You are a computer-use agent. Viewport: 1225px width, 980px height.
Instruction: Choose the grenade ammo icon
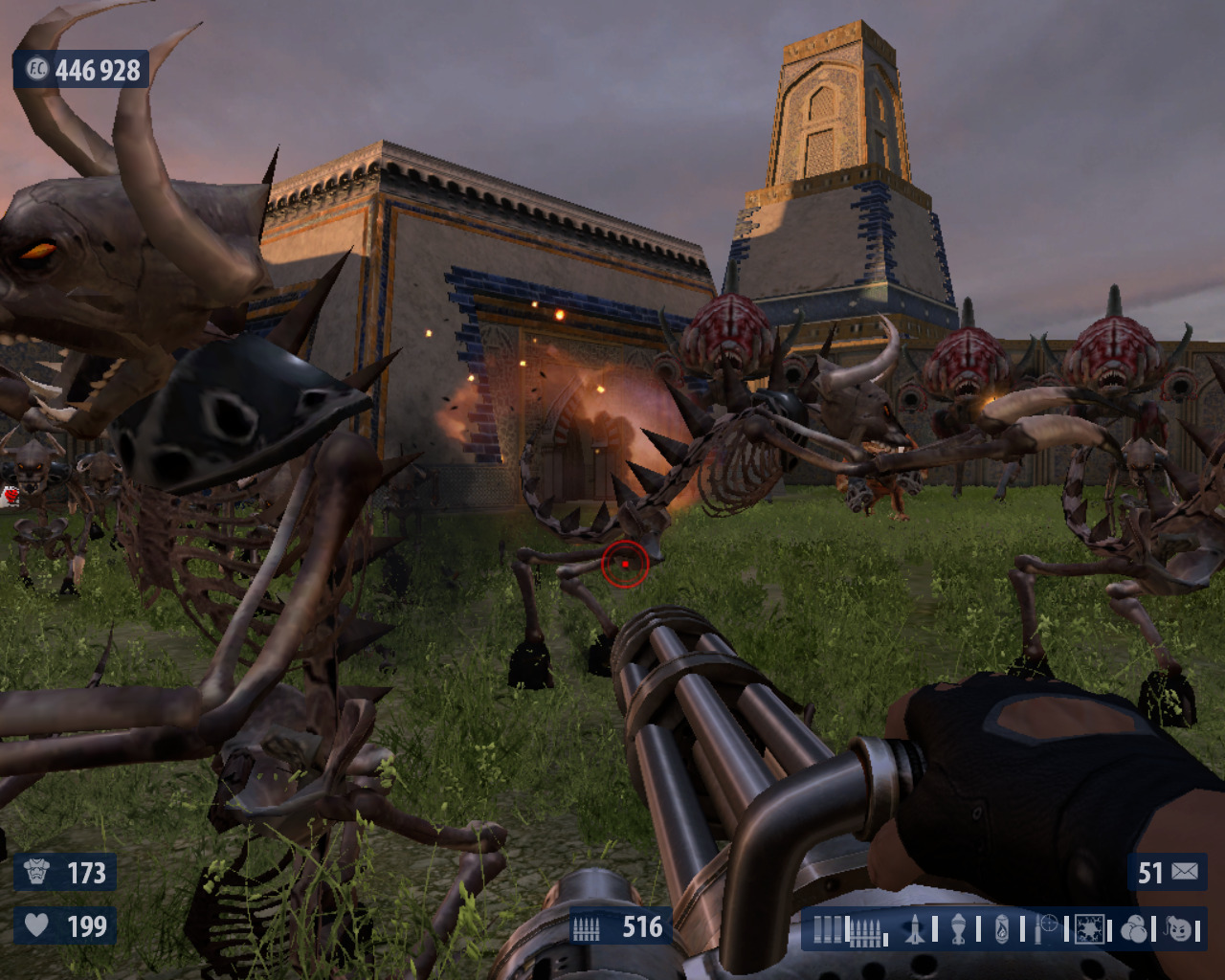[x=959, y=929]
